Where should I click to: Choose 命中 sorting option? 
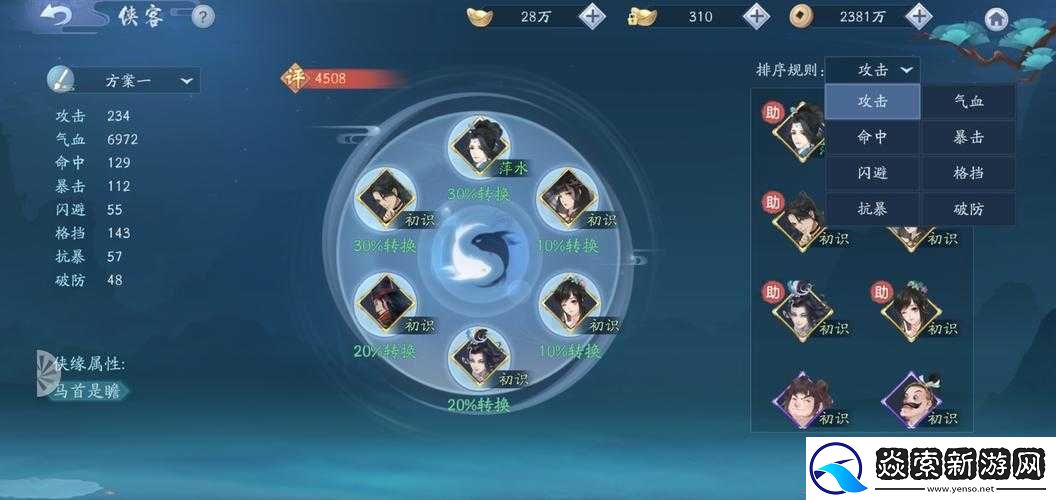pyautogui.click(x=872, y=137)
